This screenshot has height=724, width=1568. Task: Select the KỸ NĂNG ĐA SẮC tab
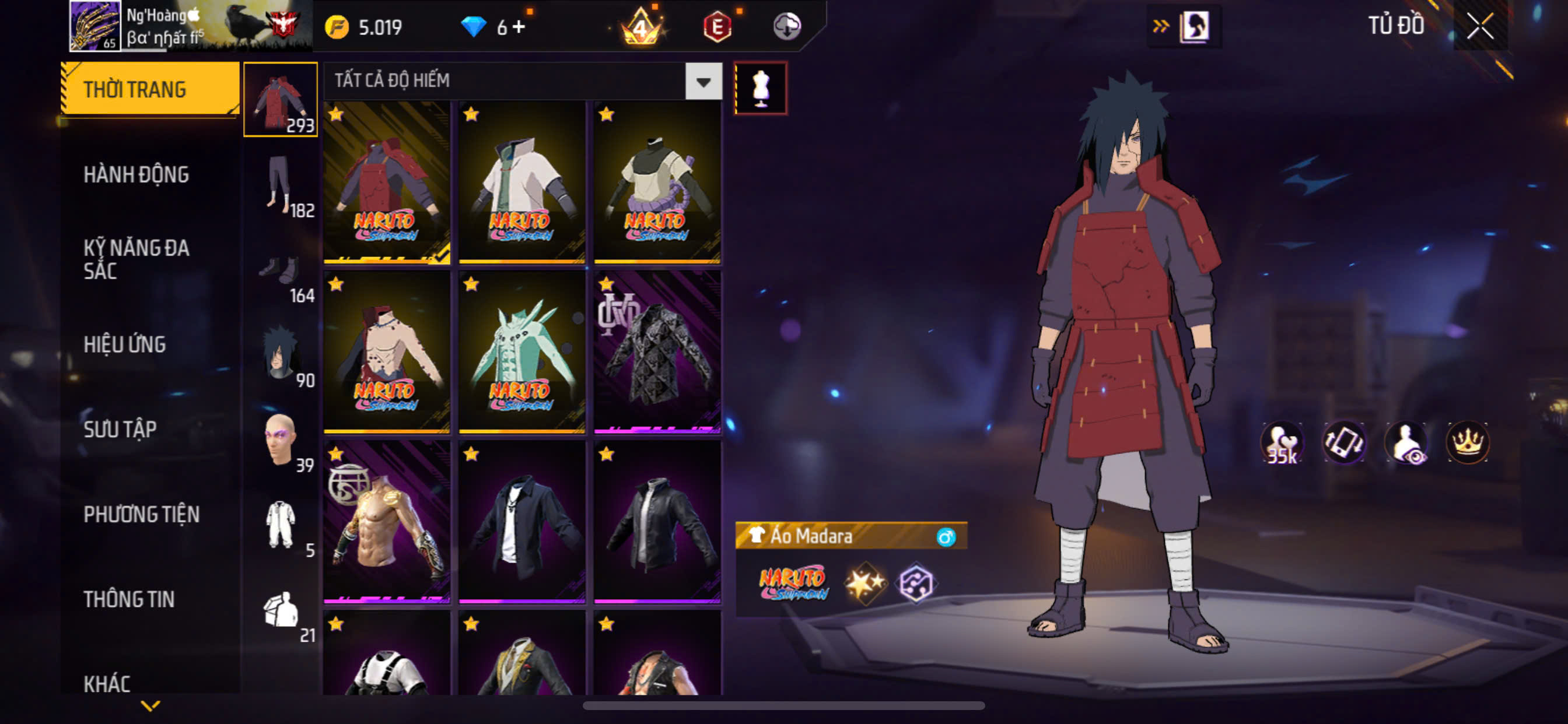pyautogui.click(x=136, y=259)
